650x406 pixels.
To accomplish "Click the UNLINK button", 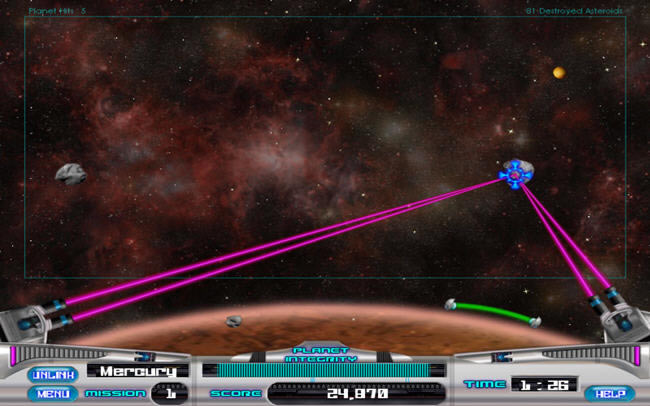I will [53, 374].
